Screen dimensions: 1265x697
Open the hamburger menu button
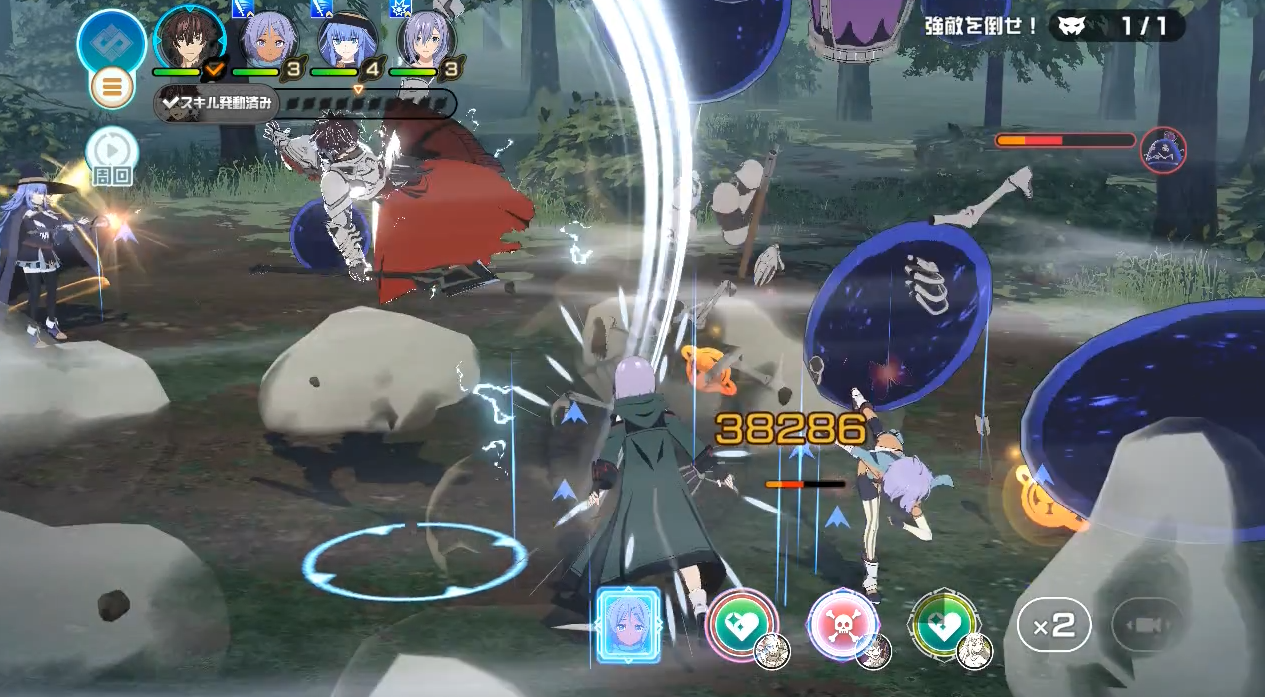click(112, 88)
